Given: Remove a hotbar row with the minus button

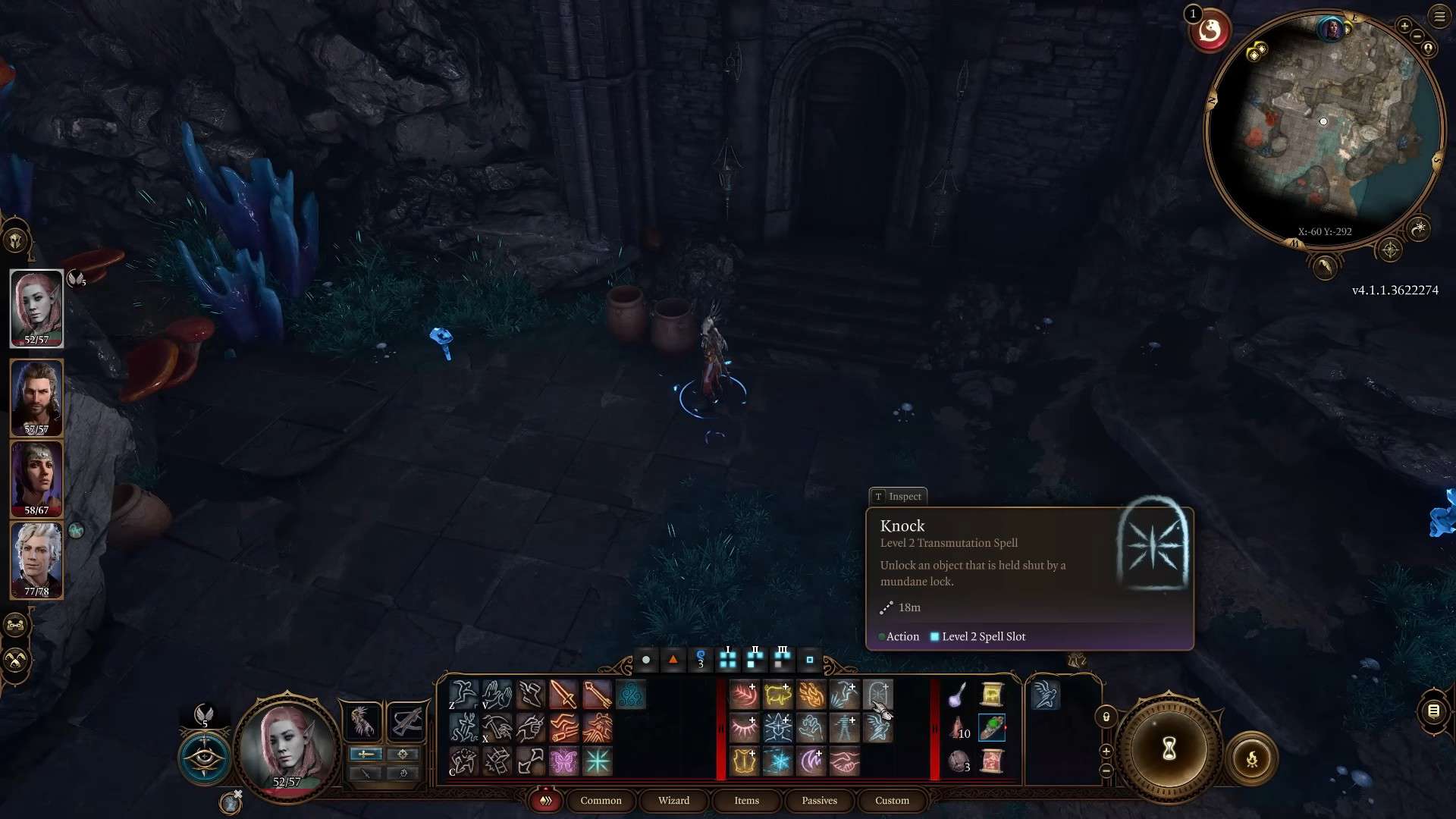Looking at the screenshot, I should pyautogui.click(x=1106, y=770).
